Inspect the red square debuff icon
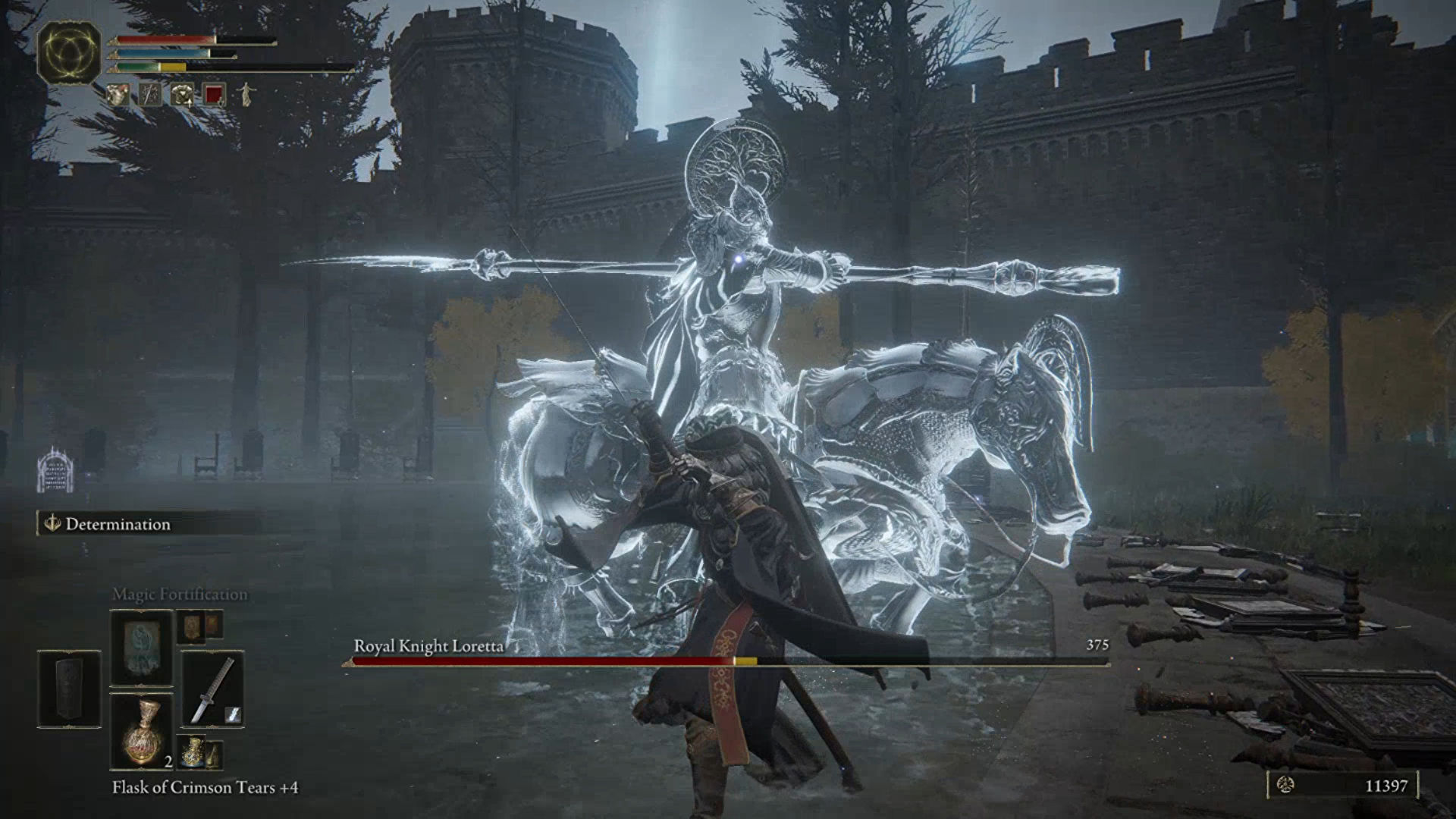Image resolution: width=1456 pixels, height=819 pixels. (214, 95)
